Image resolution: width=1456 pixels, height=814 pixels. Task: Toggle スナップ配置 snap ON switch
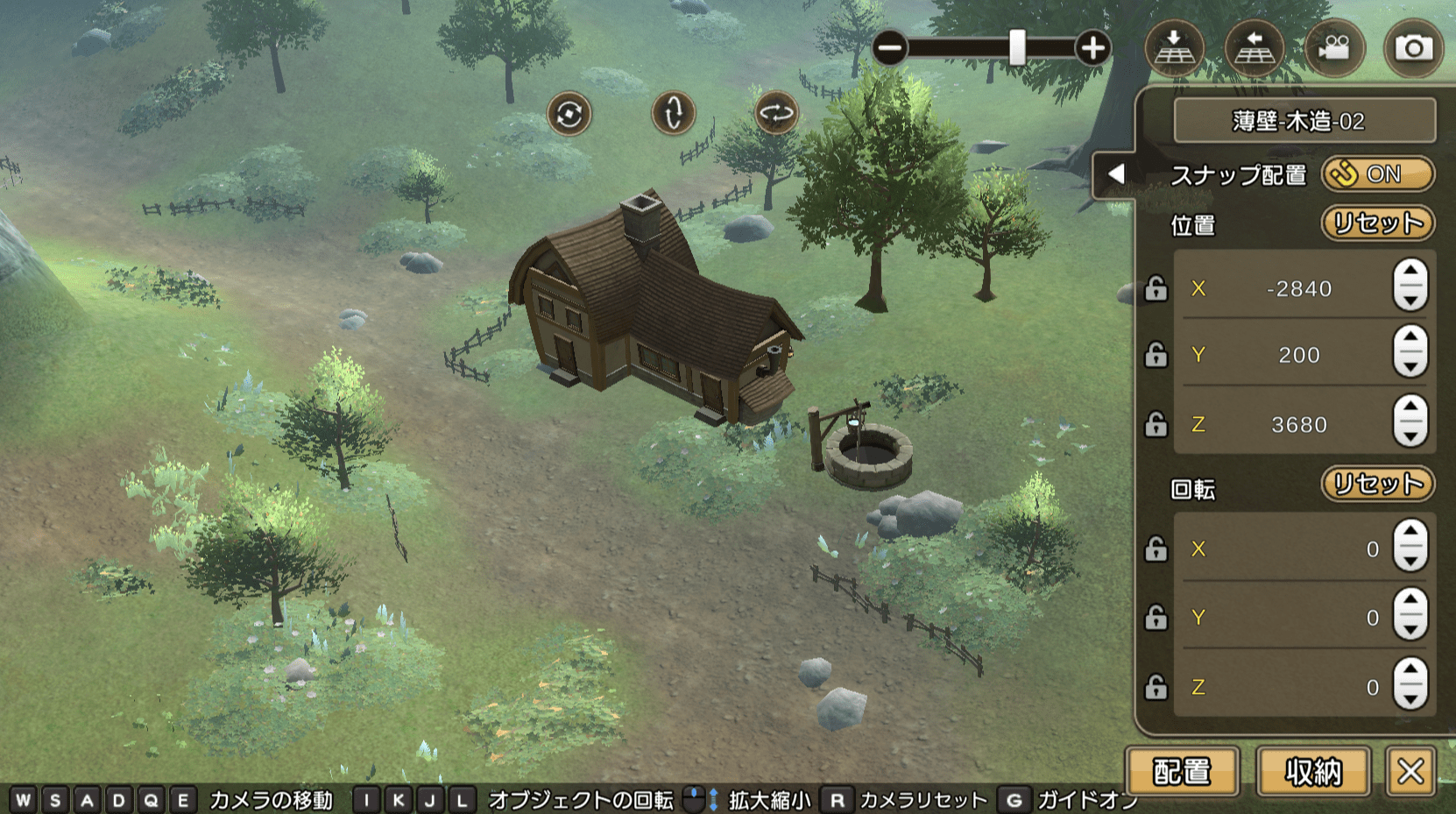point(1377,174)
